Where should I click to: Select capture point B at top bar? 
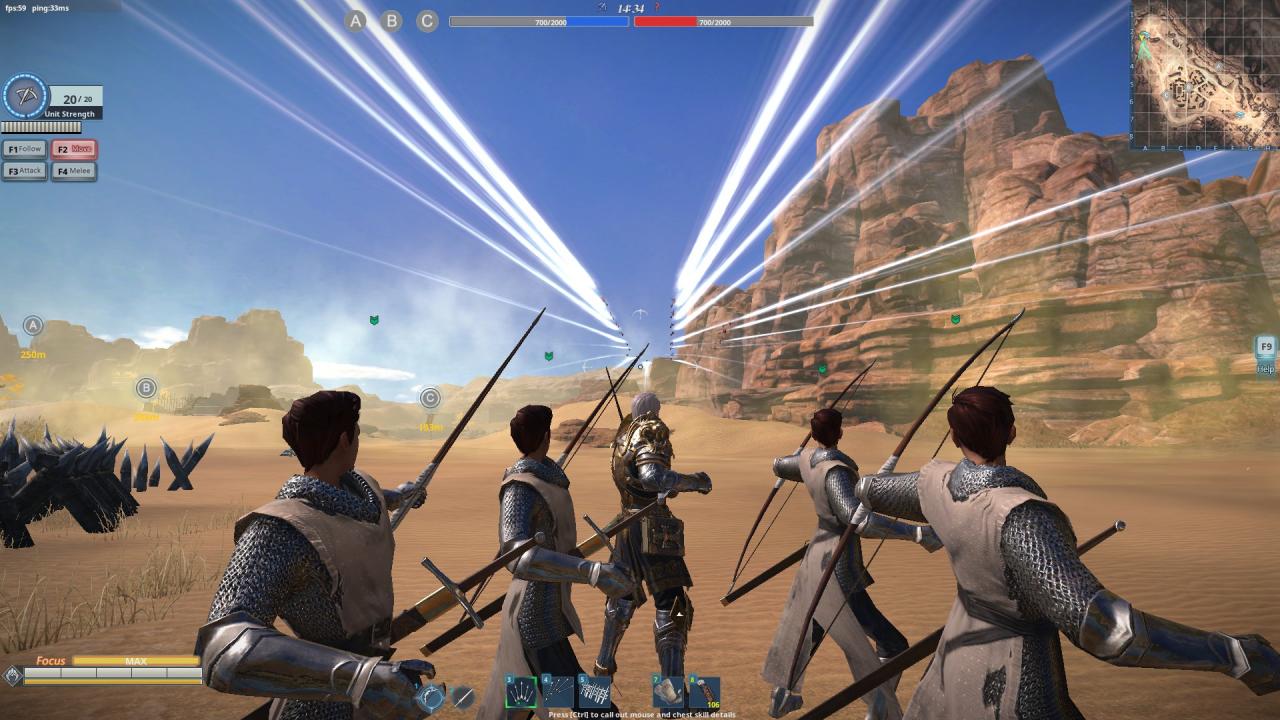(x=392, y=20)
